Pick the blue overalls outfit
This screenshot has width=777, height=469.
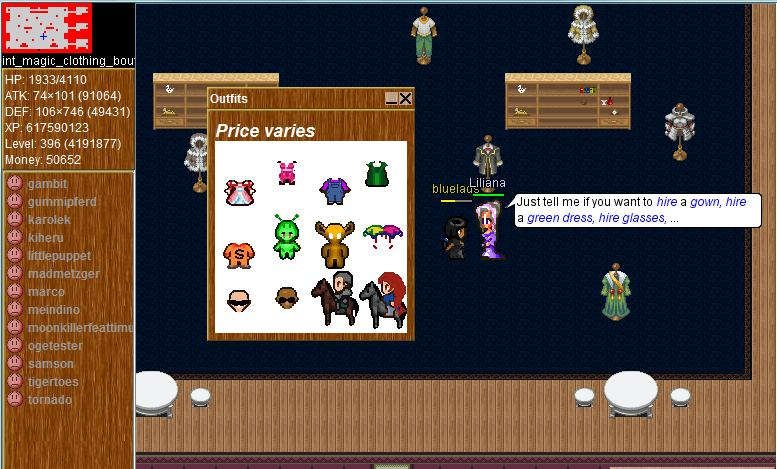click(332, 189)
